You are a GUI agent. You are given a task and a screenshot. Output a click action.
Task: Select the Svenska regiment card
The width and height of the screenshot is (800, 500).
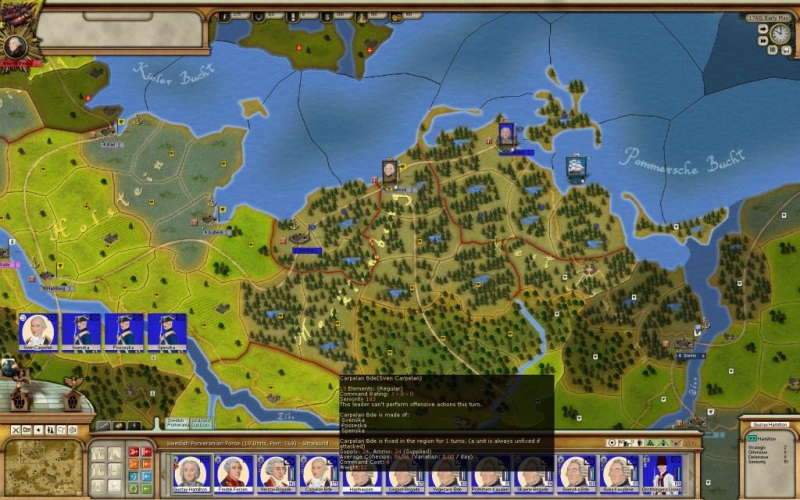81,331
